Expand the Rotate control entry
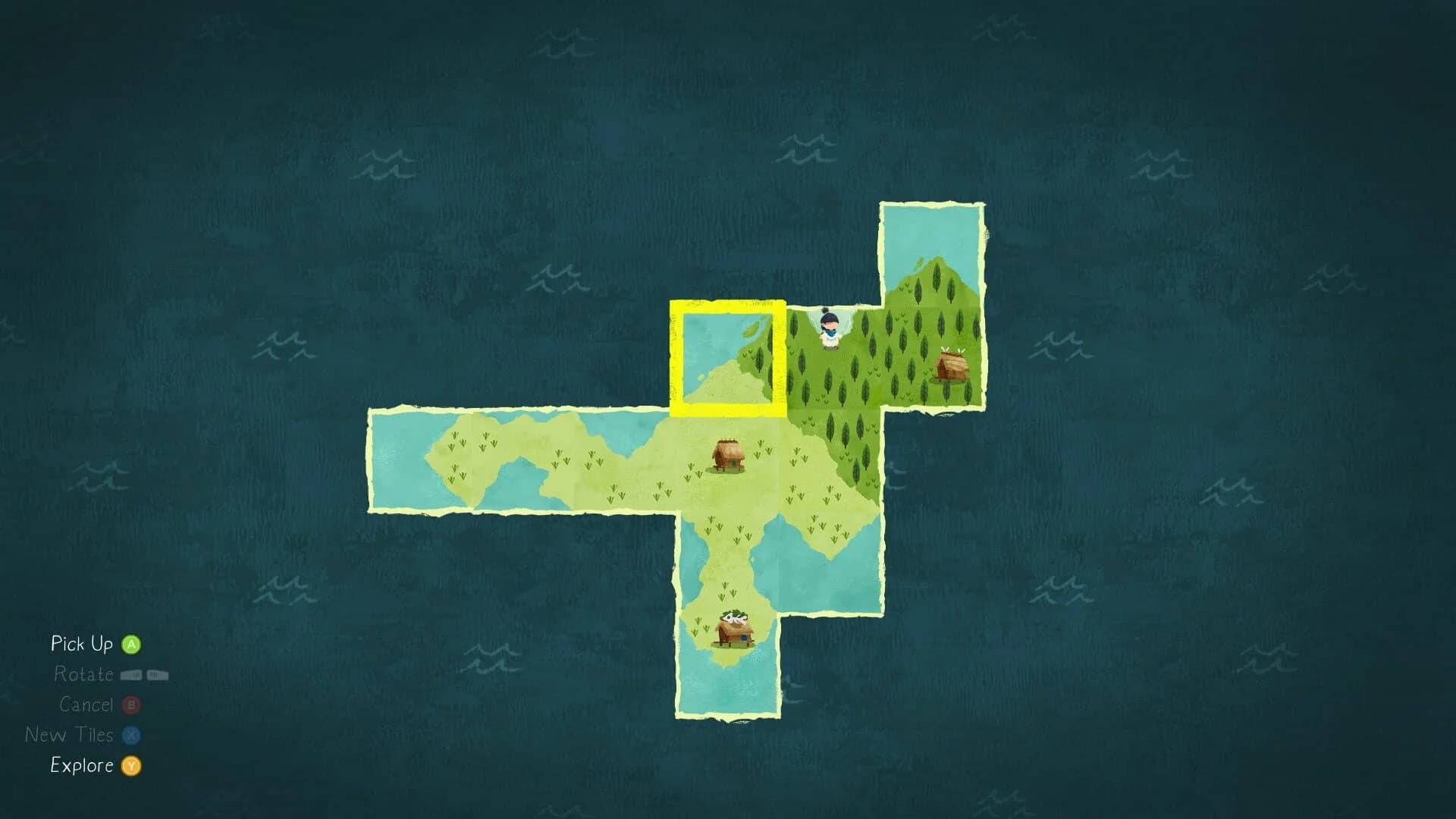The image size is (1456, 819). [85, 674]
